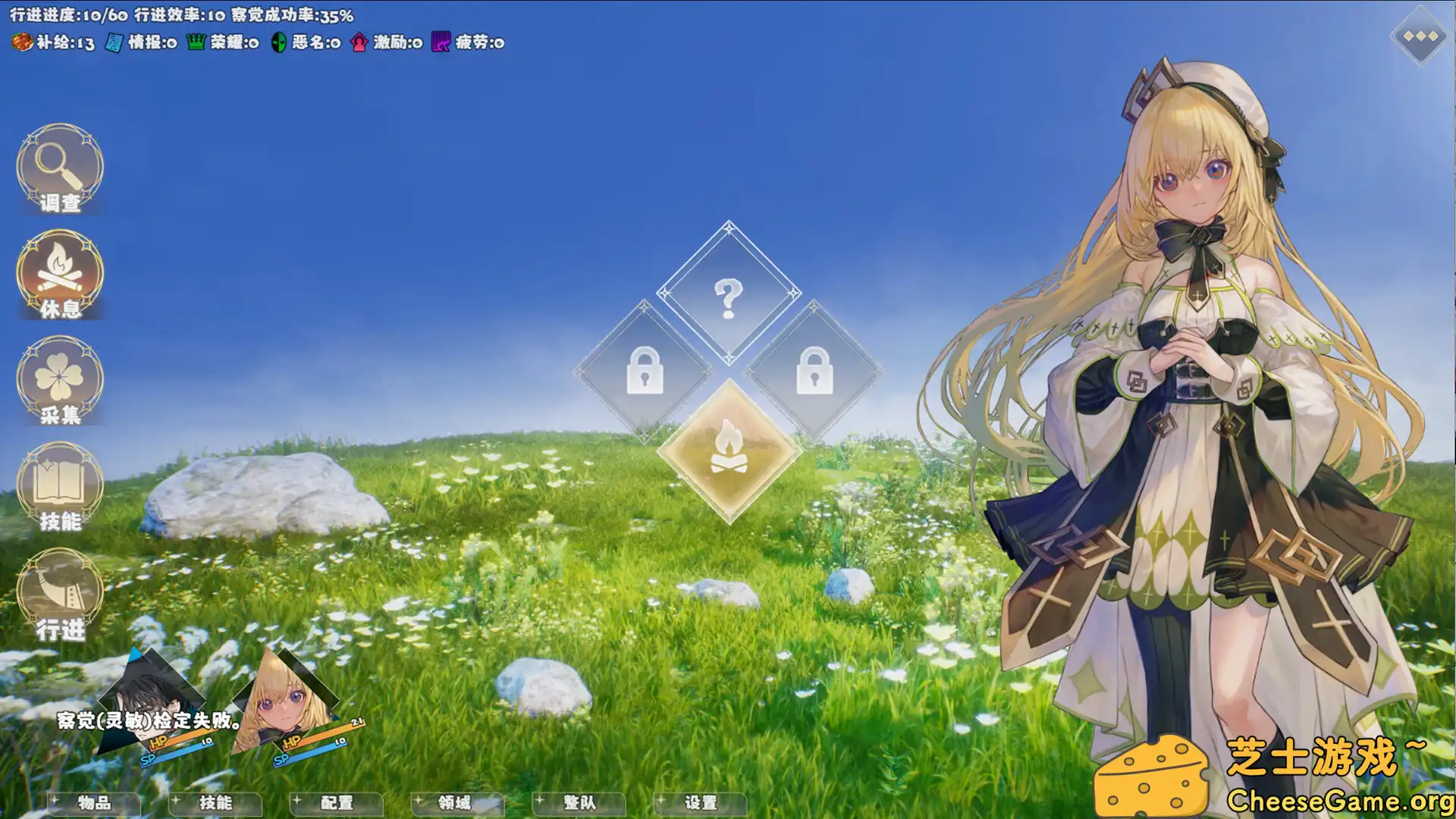This screenshot has width=1456, height=819.
Task: Click the 情报 intel icon
Action: tap(114, 43)
